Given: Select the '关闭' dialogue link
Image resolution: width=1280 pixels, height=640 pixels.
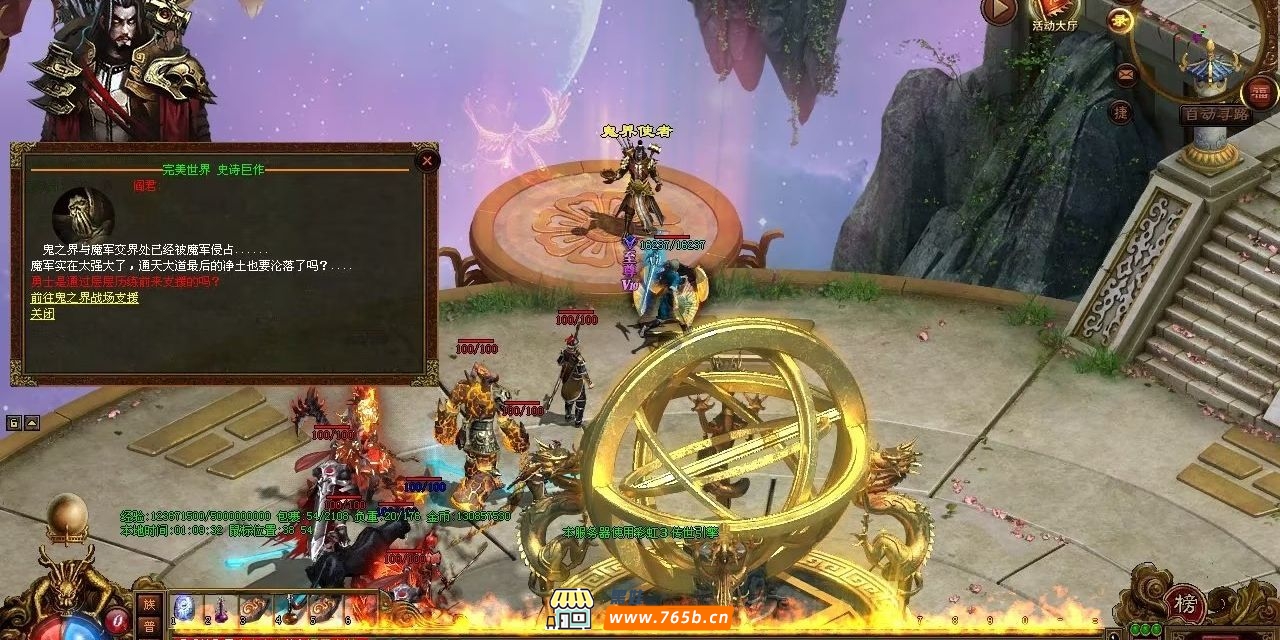Looking at the screenshot, I should [x=42, y=314].
